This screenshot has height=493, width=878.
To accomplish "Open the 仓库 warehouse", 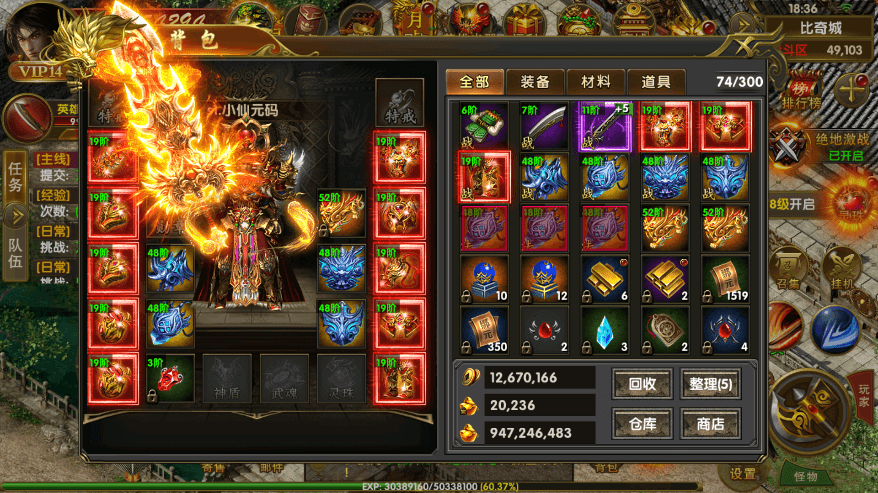I will coord(641,424).
